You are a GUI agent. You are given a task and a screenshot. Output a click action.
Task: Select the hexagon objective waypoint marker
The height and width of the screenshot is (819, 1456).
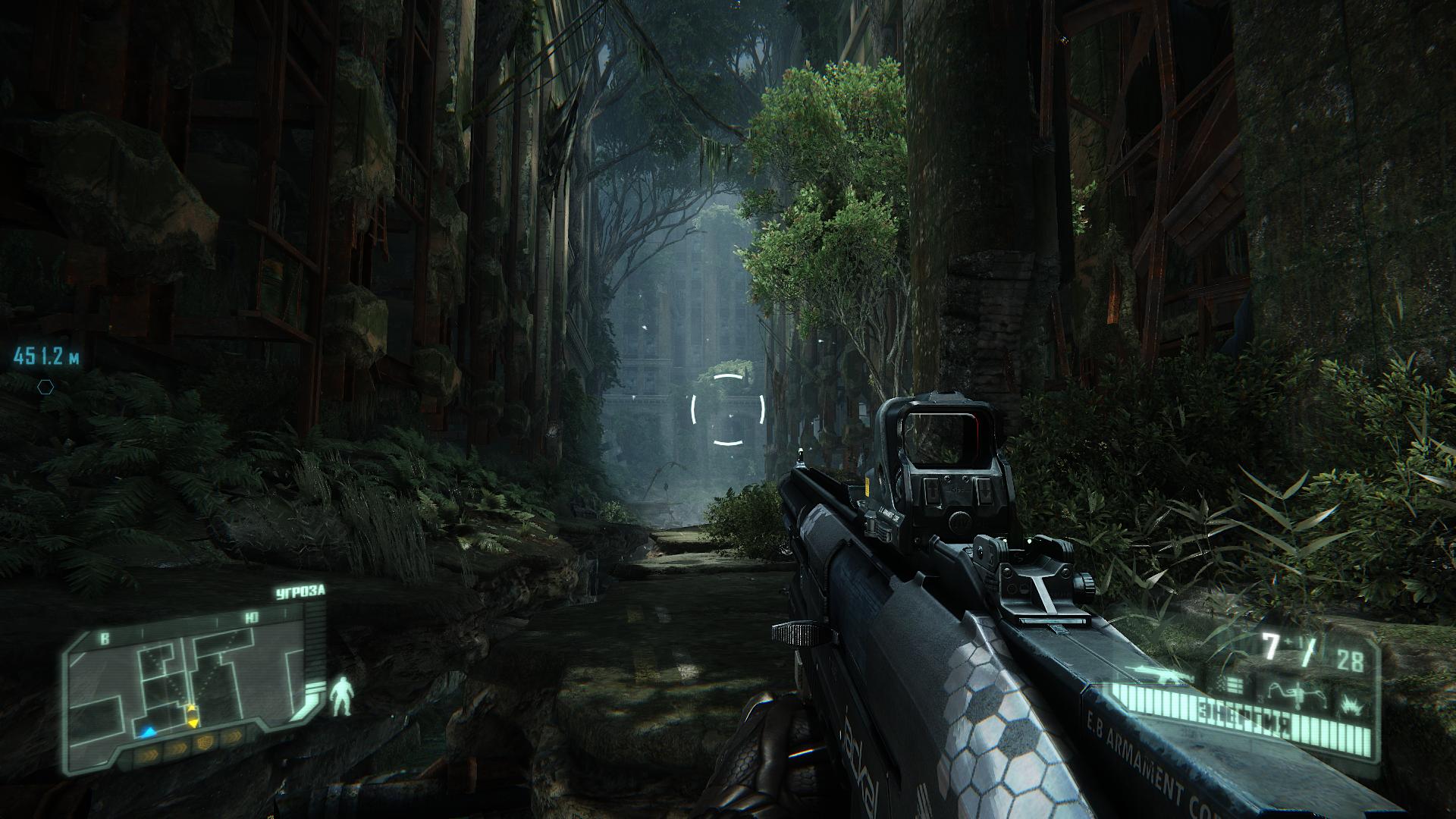pos(46,386)
